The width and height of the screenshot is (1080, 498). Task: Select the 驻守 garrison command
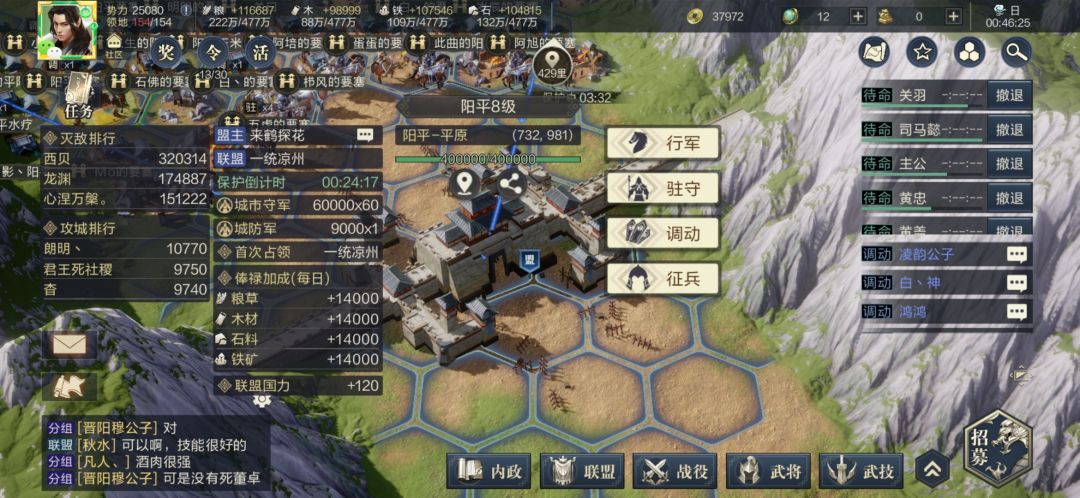pos(662,187)
